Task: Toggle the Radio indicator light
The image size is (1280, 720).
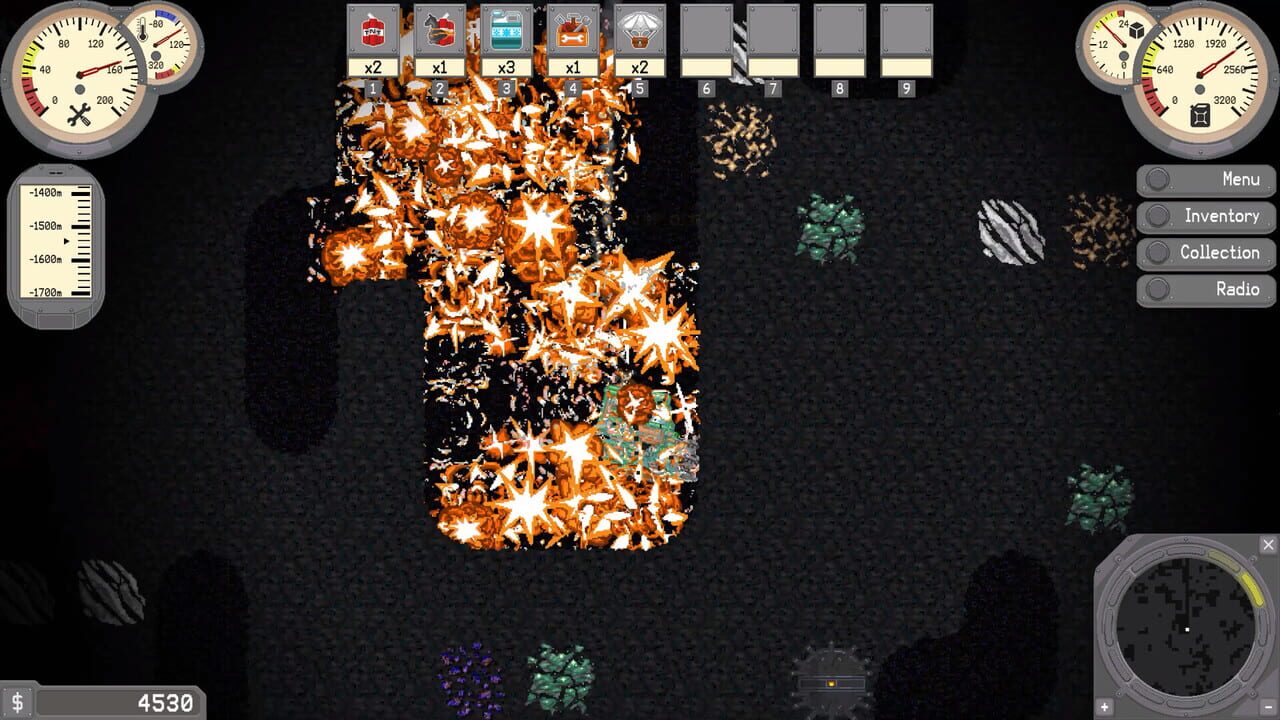Action: pos(1160,289)
